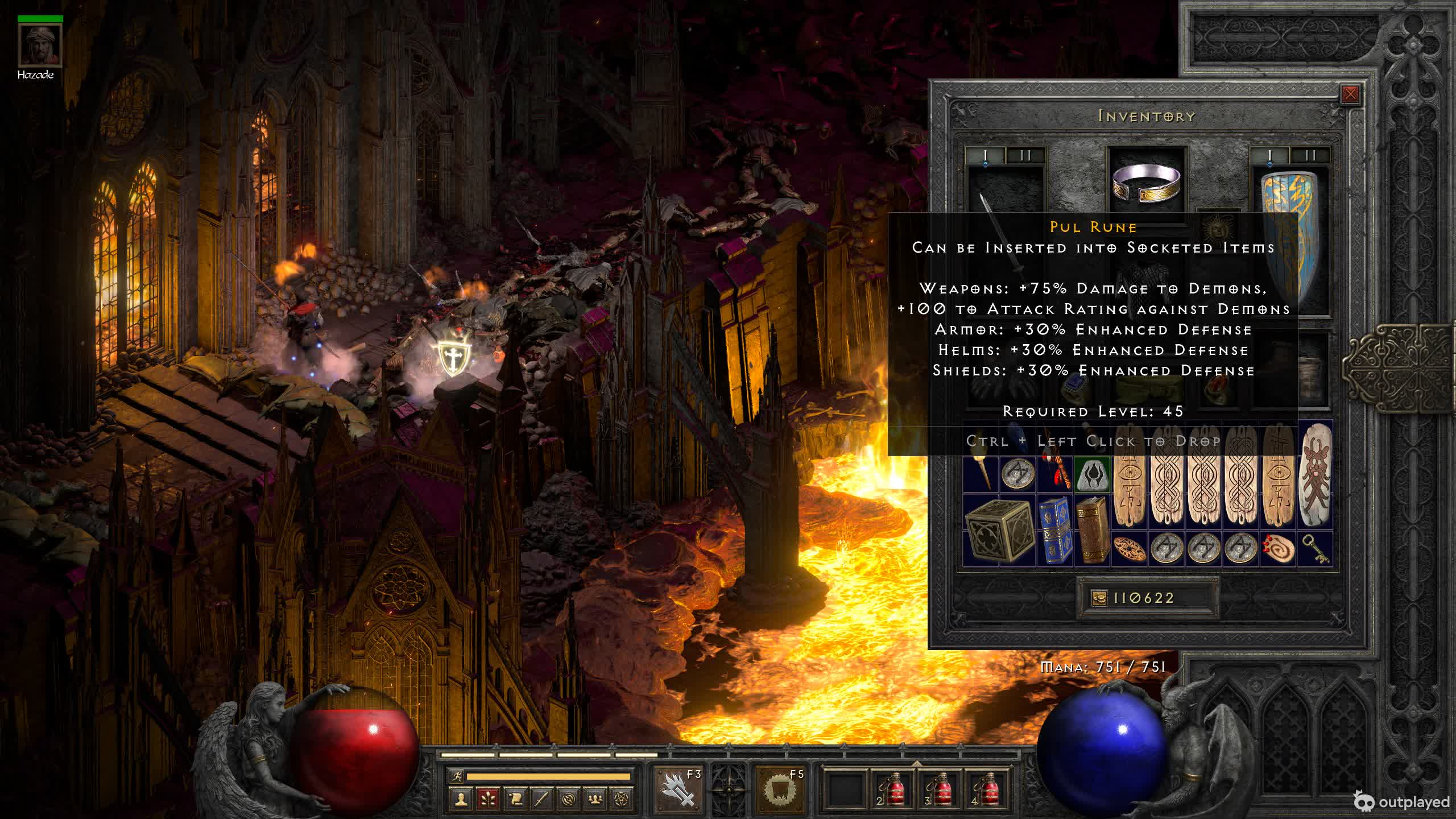
Task: Activate the F3 winged cross skill
Action: pyautogui.click(x=678, y=789)
